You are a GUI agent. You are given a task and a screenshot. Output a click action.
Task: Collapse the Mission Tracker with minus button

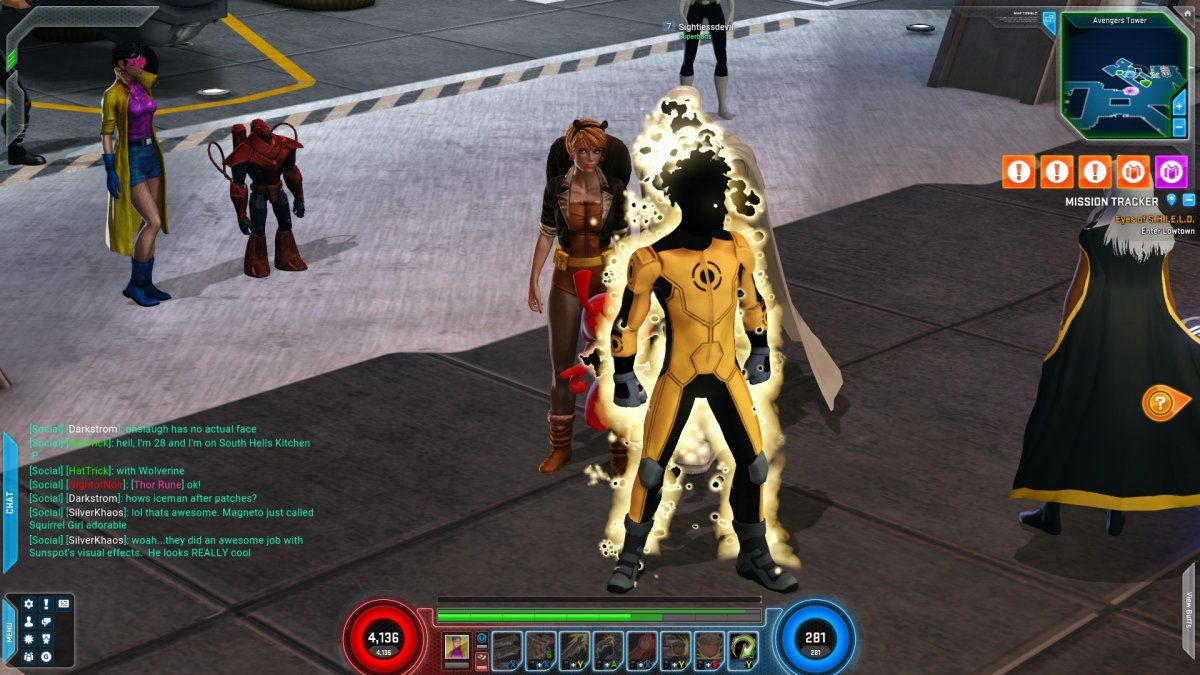click(1189, 200)
